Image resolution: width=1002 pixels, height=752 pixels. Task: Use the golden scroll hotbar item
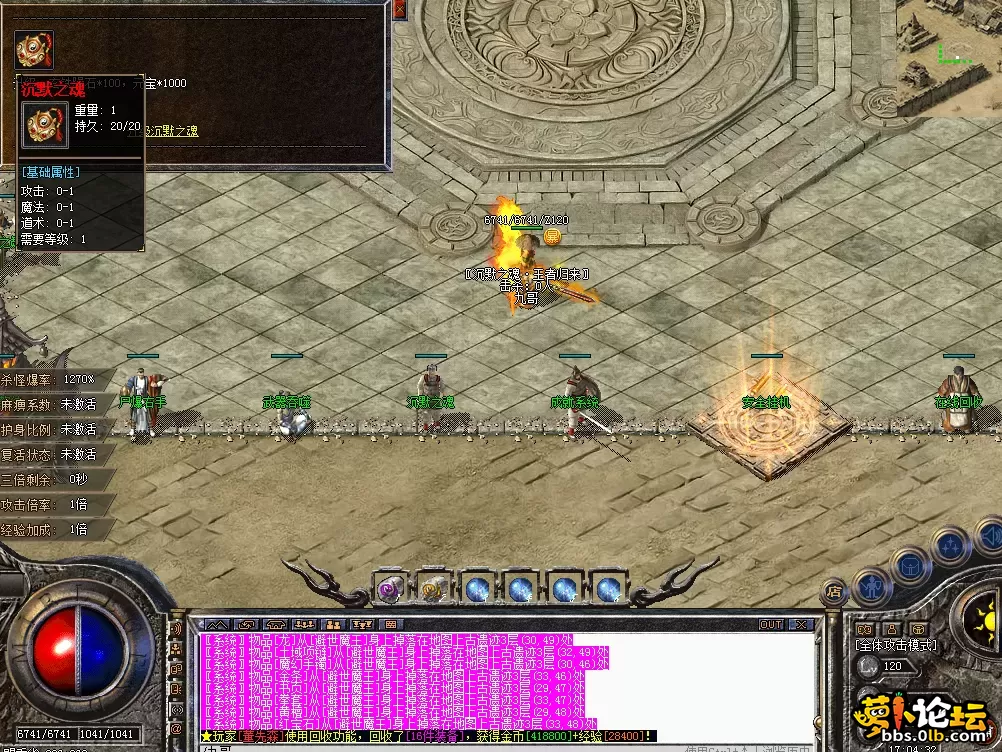pos(432,589)
